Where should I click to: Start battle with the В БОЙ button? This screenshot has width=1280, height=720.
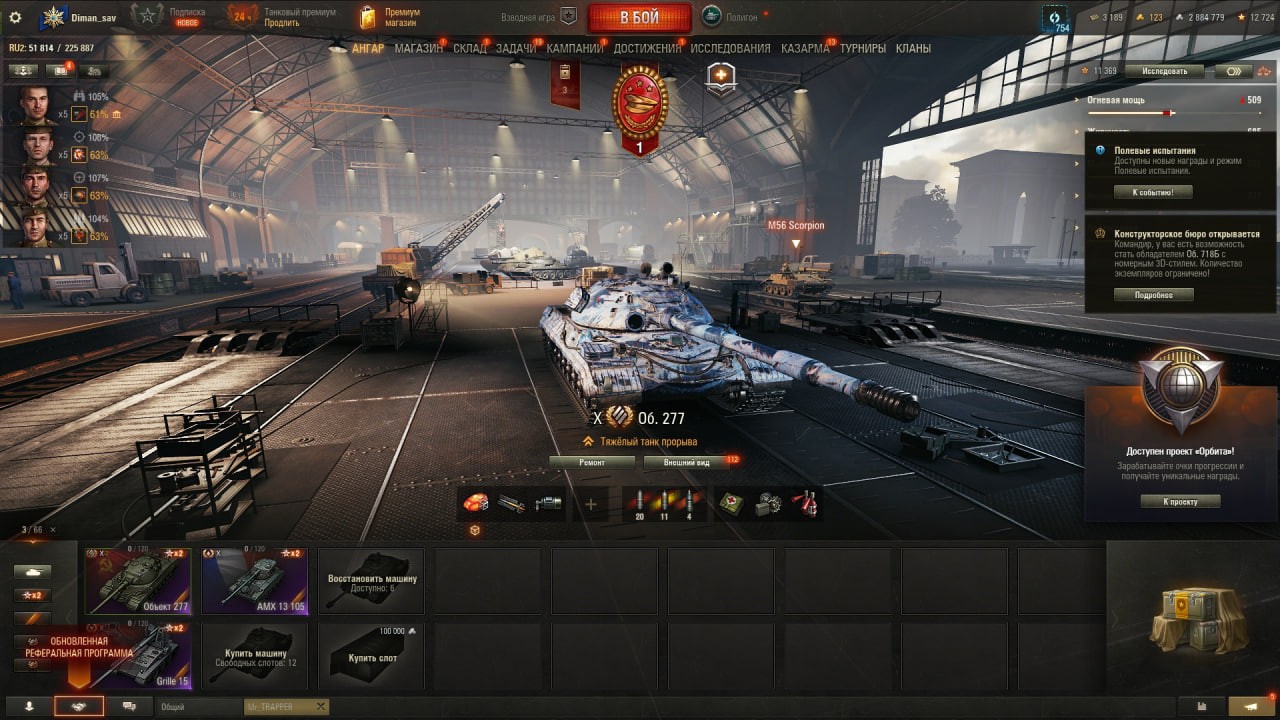click(x=639, y=17)
